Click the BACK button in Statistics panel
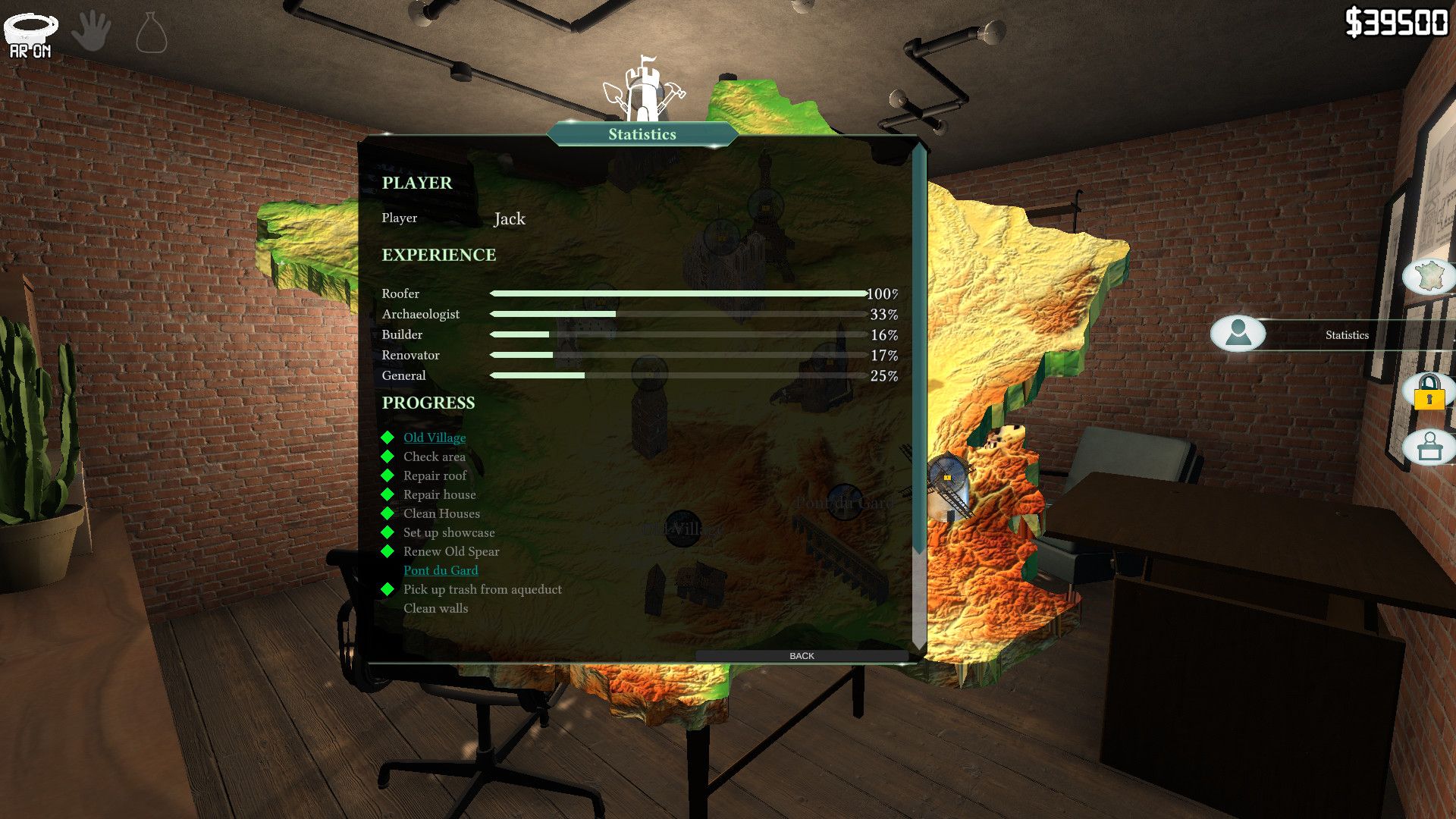The image size is (1456, 819). tap(802, 656)
